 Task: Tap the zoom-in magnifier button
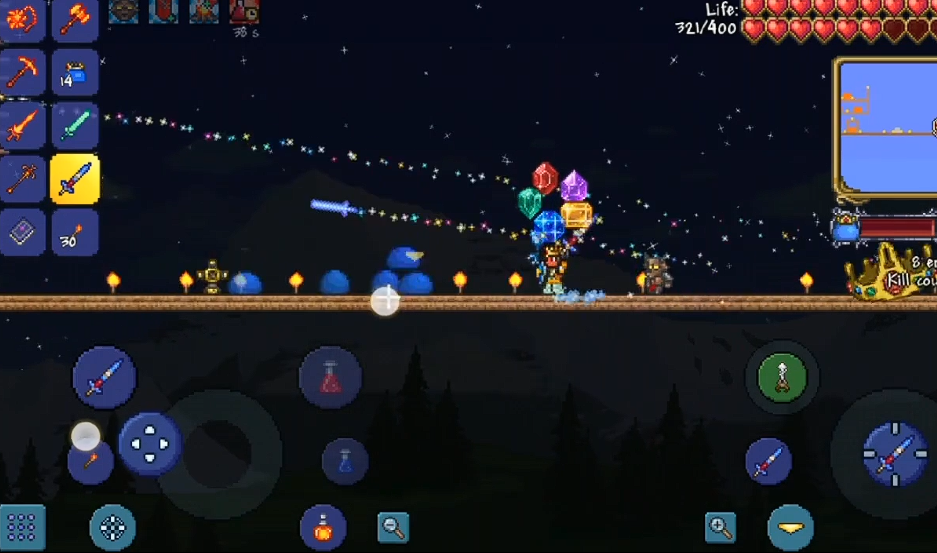click(720, 527)
